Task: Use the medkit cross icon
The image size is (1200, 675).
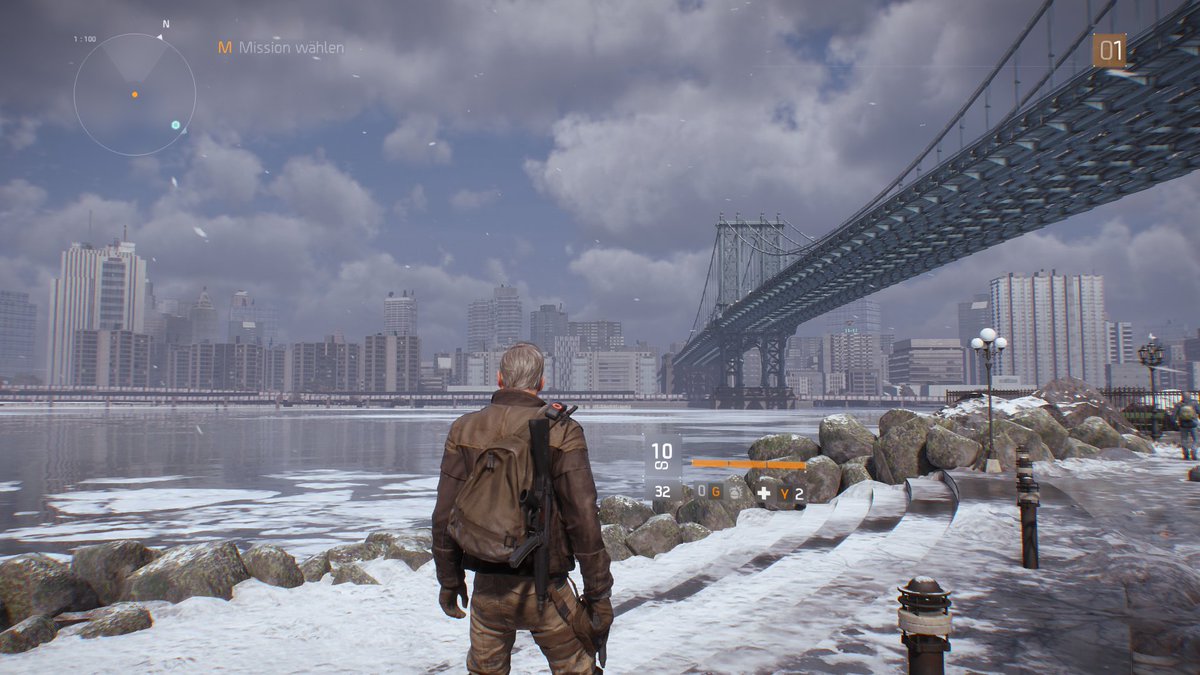Action: [x=764, y=493]
